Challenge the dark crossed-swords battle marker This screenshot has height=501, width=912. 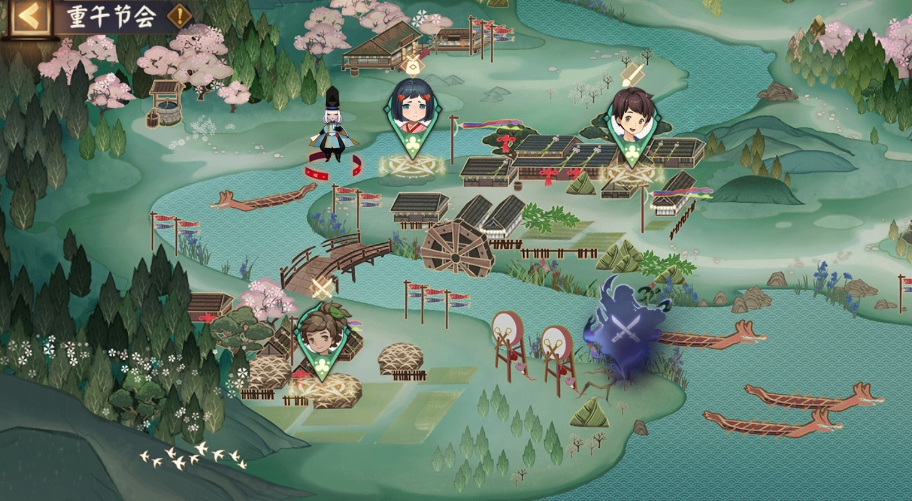tap(626, 329)
